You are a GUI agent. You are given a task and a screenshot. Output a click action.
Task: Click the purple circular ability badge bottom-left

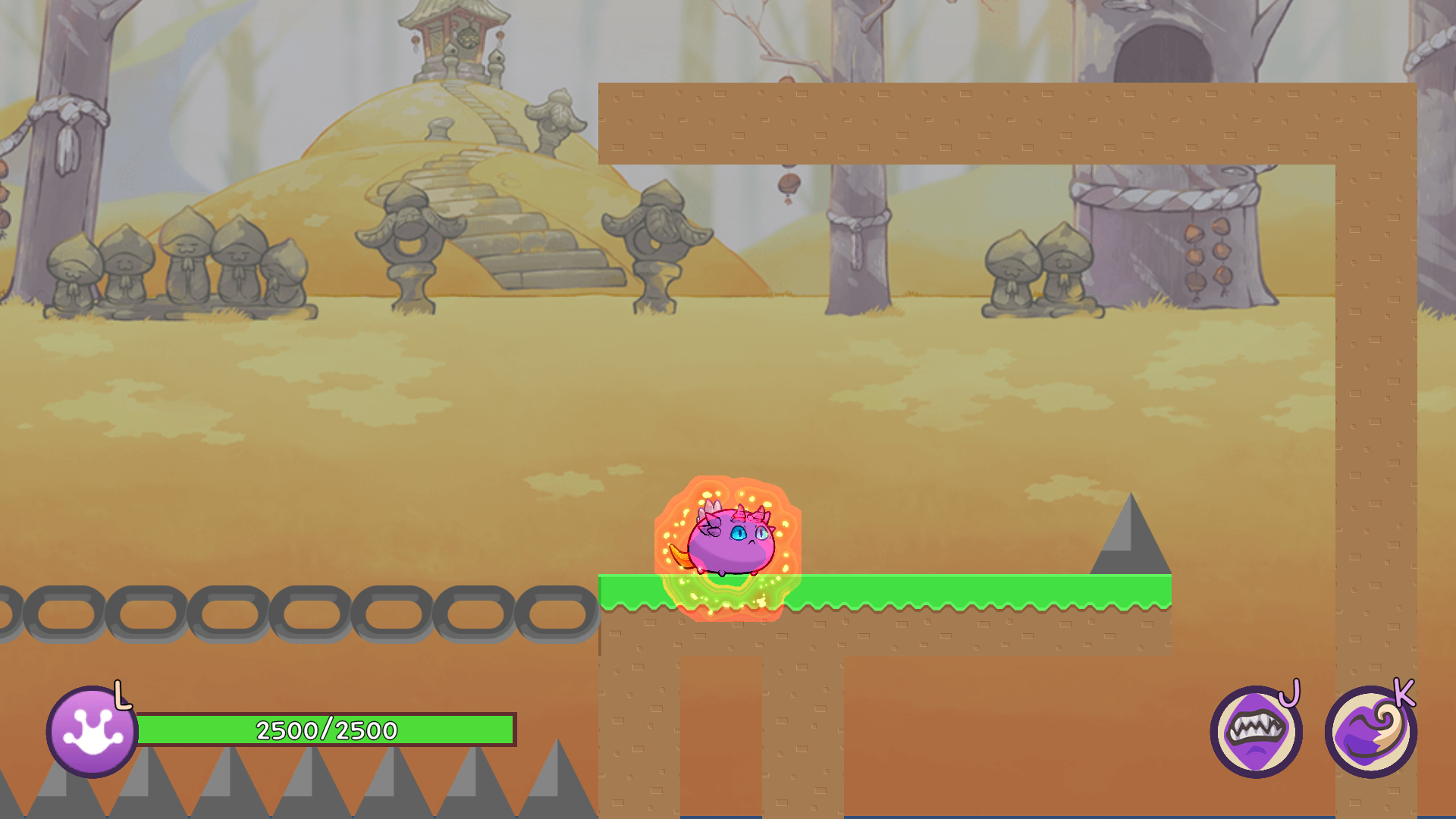tap(91, 730)
